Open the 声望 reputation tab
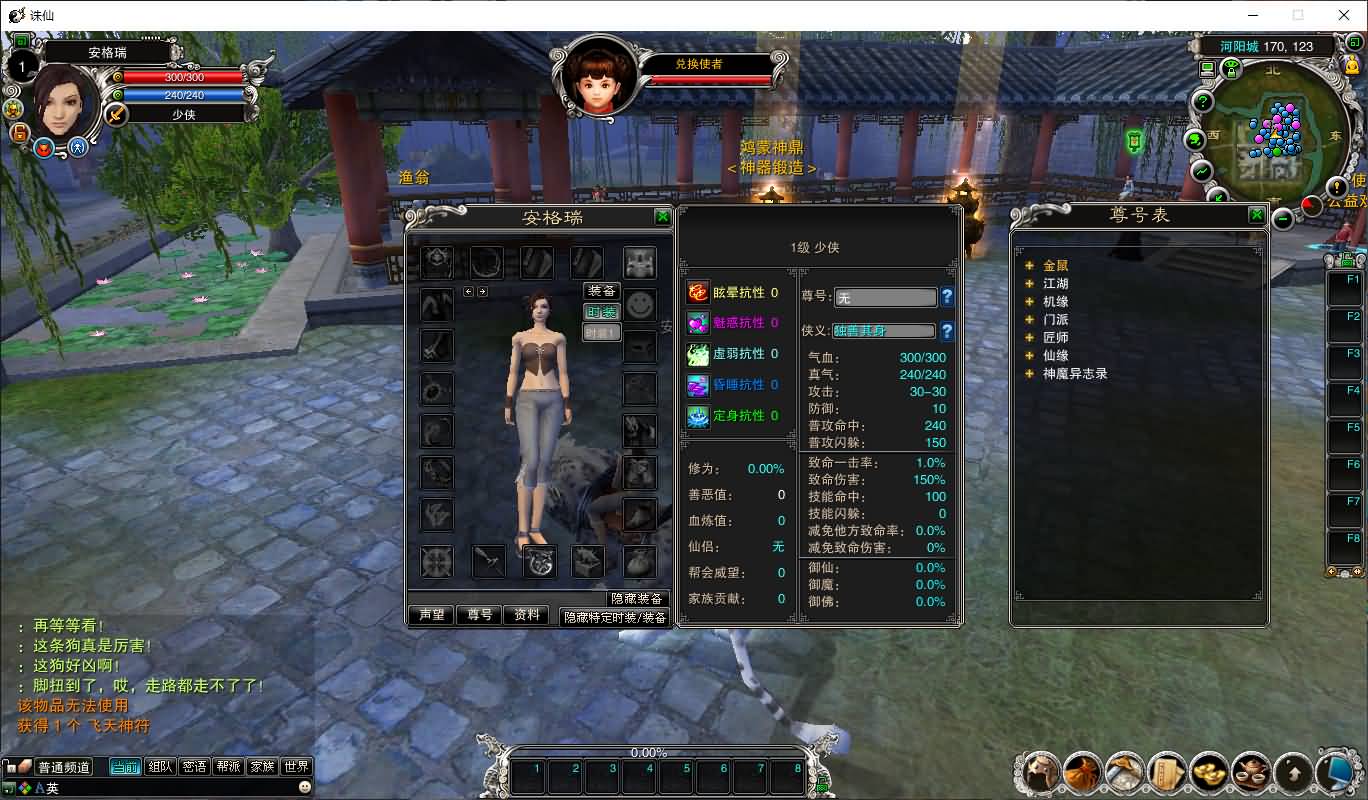Image resolution: width=1368 pixels, height=800 pixels. tap(432, 615)
